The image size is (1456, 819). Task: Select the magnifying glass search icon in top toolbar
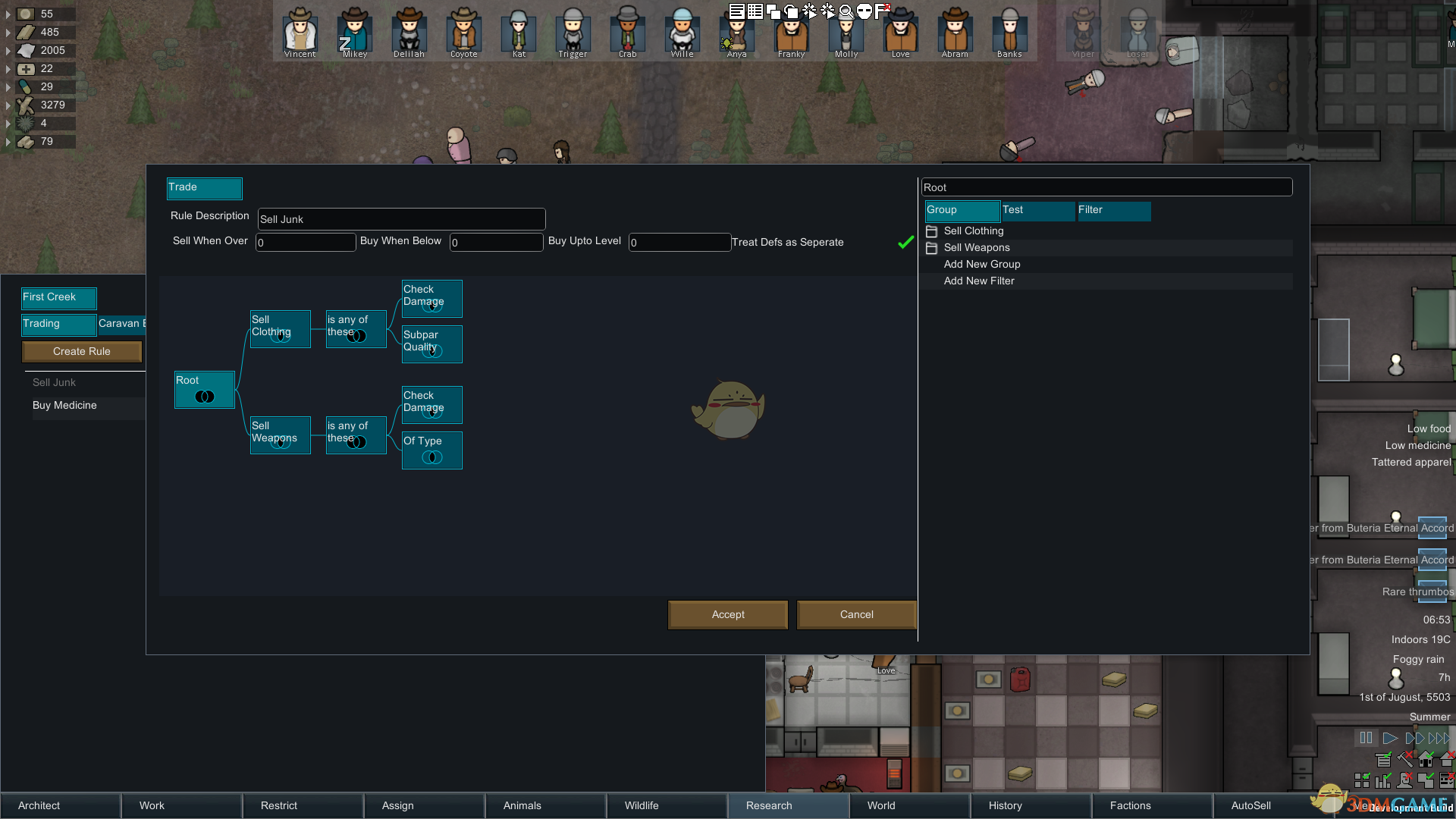pyautogui.click(x=847, y=11)
